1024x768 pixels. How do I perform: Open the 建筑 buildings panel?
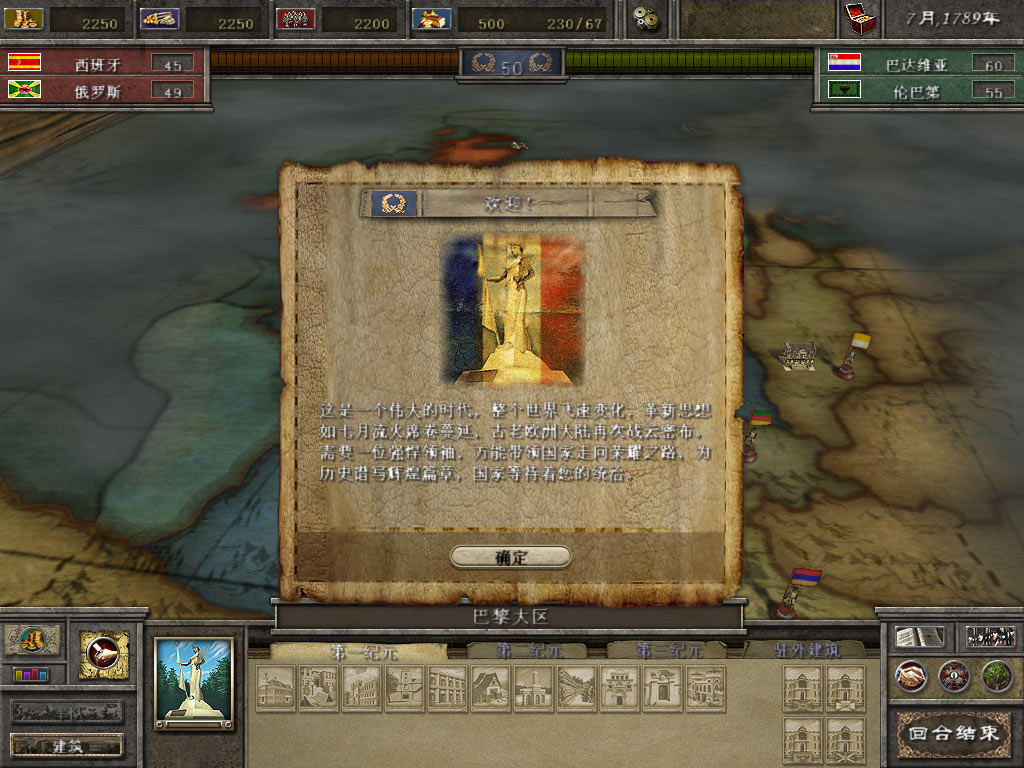click(x=67, y=745)
